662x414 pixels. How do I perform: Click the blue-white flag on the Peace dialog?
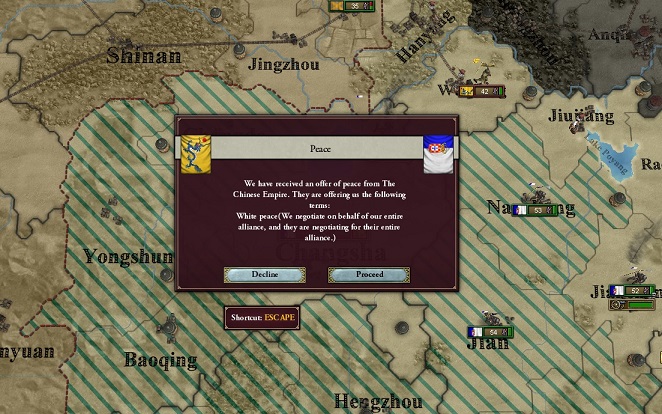[438, 155]
